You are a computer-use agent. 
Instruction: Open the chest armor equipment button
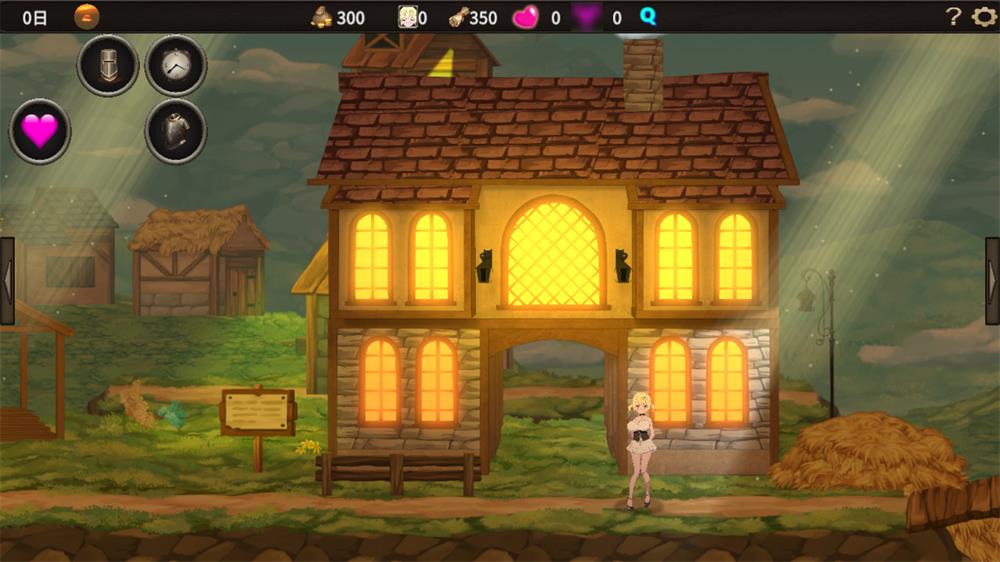(176, 131)
